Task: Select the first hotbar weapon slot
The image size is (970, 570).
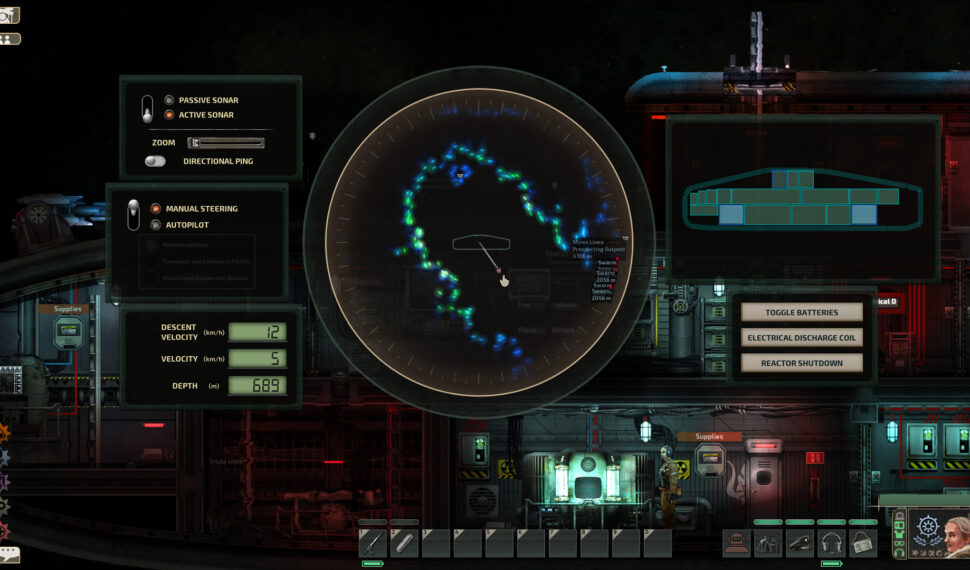Action: click(x=373, y=543)
